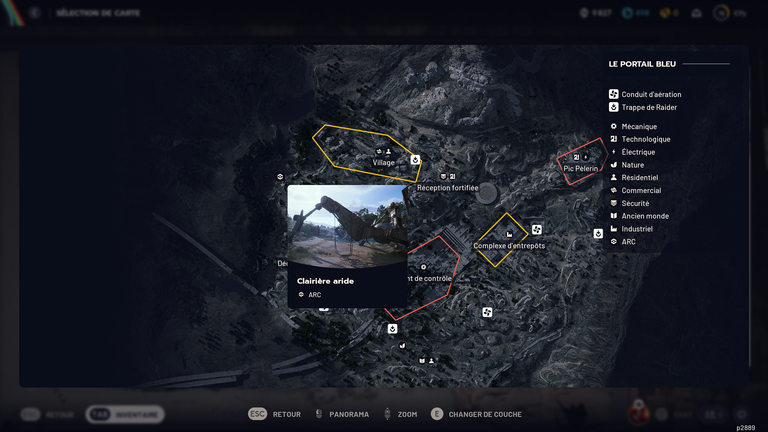Viewport: 768px width, 432px height.
Task: Choose the Complexe d'entrepôts map location
Action: [509, 245]
